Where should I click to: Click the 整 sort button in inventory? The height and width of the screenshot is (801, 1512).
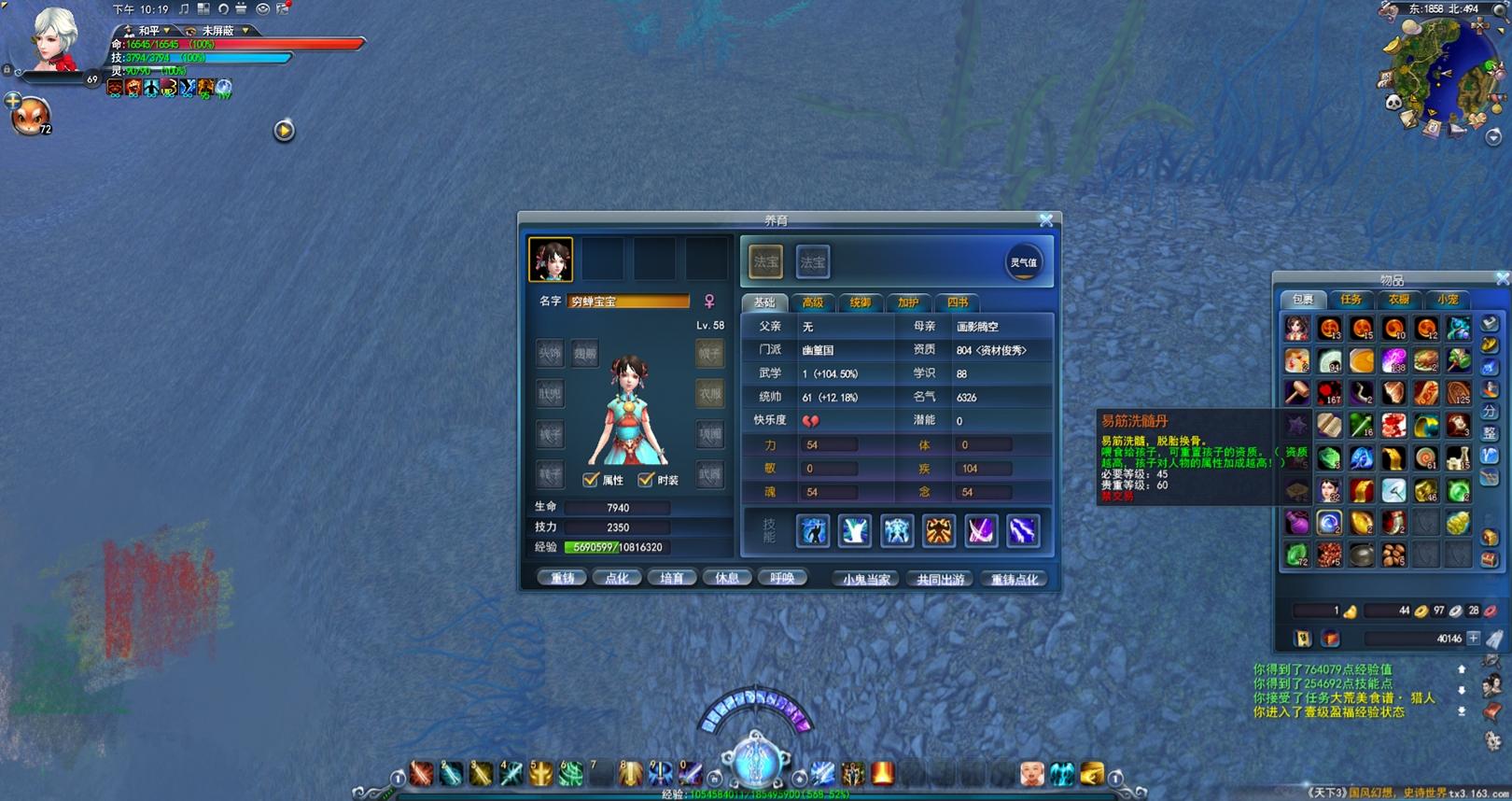click(x=1491, y=433)
